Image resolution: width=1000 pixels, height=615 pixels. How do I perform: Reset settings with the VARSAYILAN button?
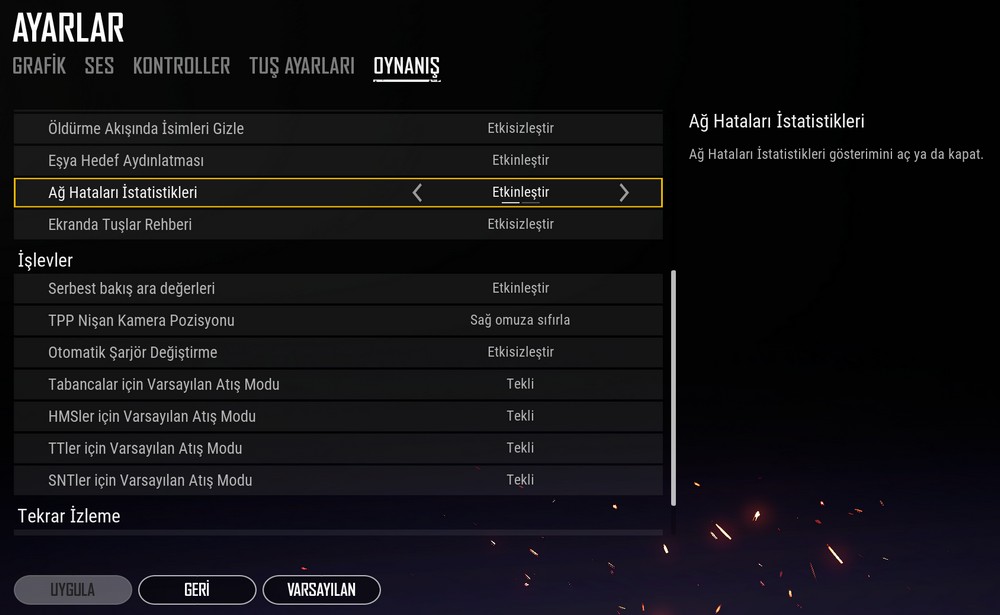[321, 590]
